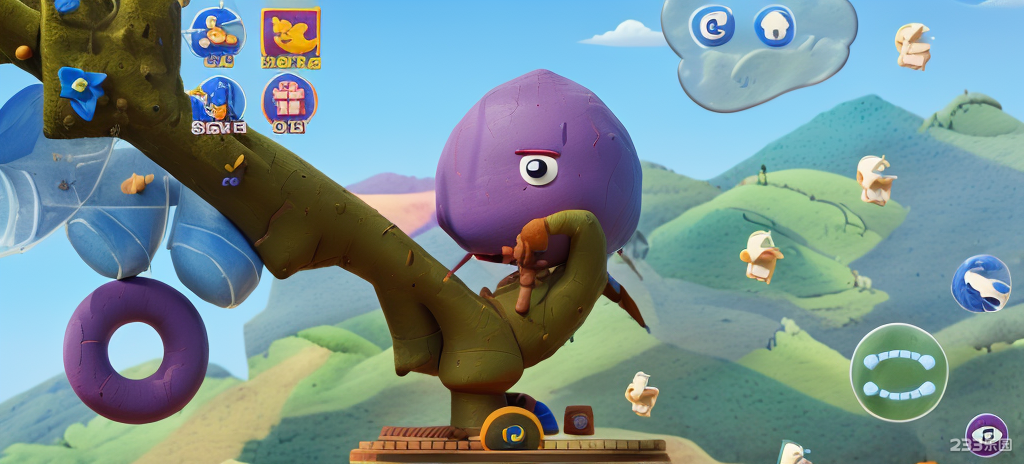This screenshot has height=464, width=1024.
Task: Select the yellow bird square icon
Action: [x=290, y=34]
